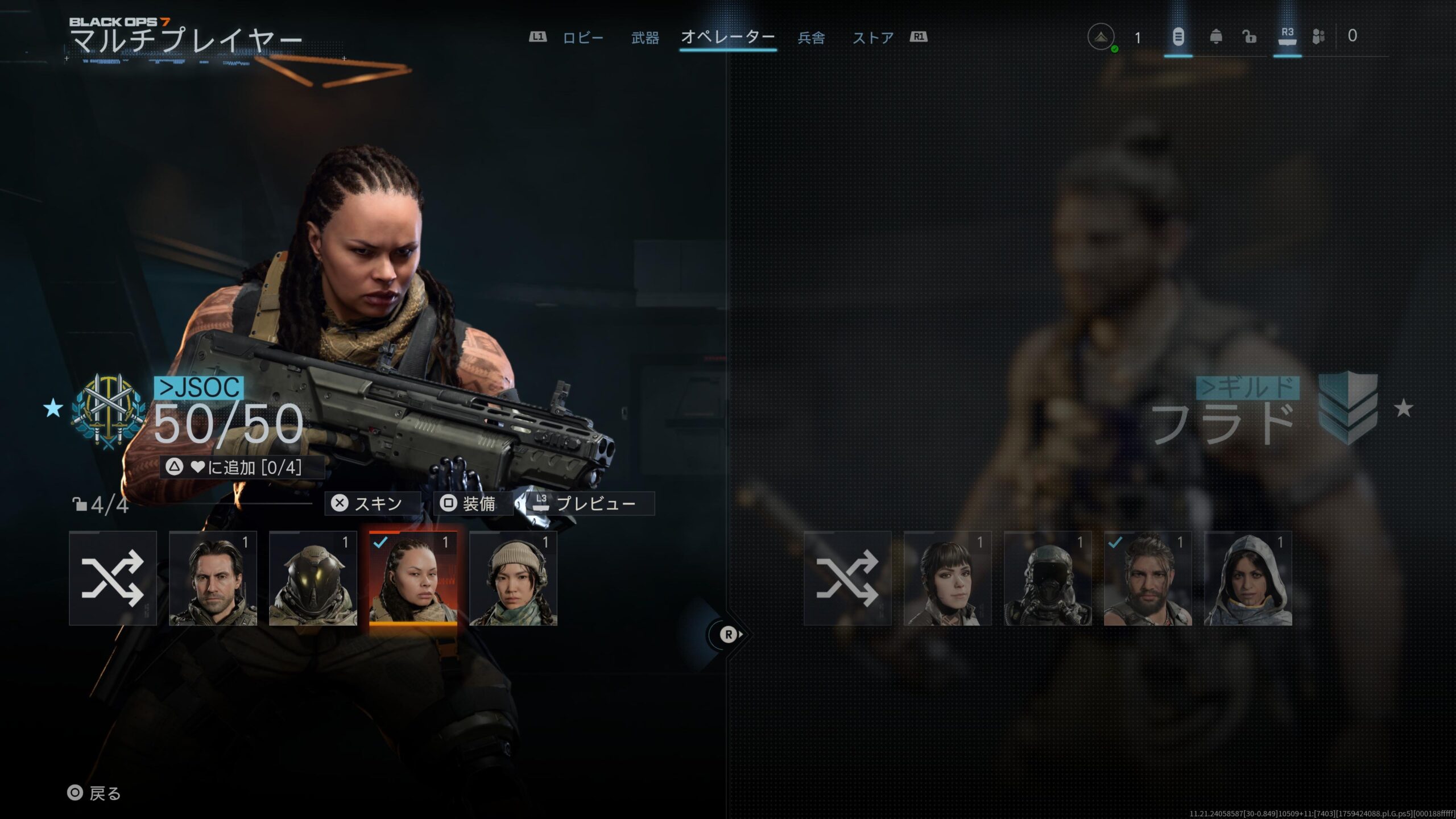Screen dimensions: 1456x819
Task: Choose the Guild shuffle random operator tile
Action: click(847, 578)
